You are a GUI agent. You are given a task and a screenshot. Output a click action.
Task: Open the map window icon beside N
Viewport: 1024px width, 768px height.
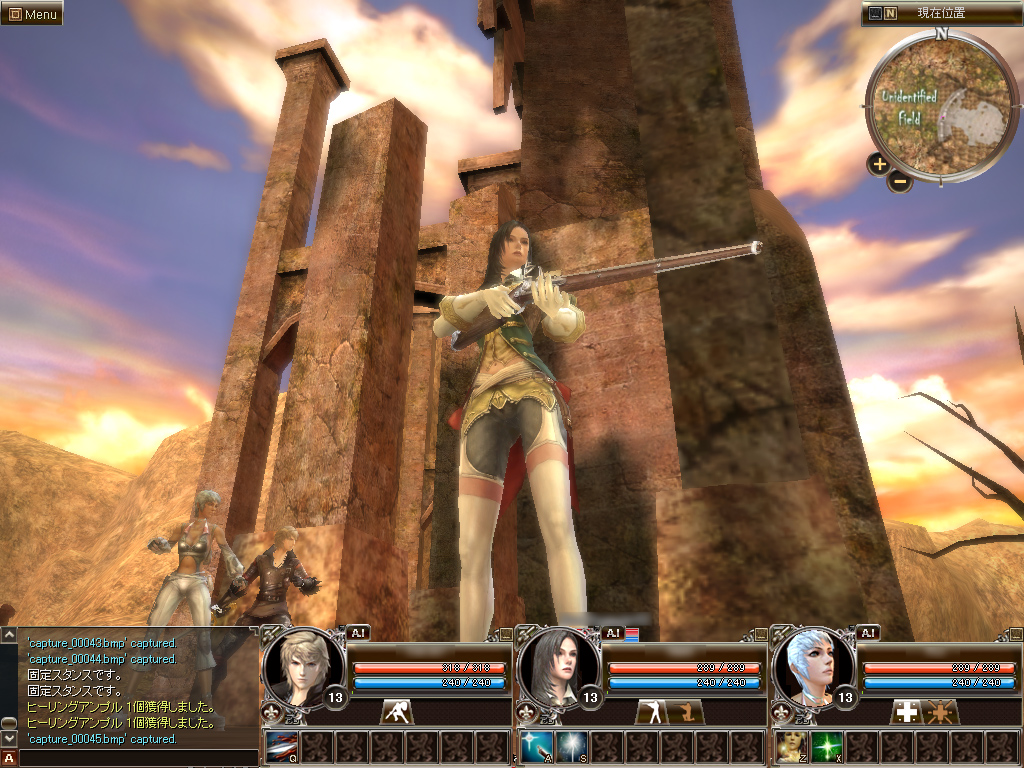click(x=875, y=14)
